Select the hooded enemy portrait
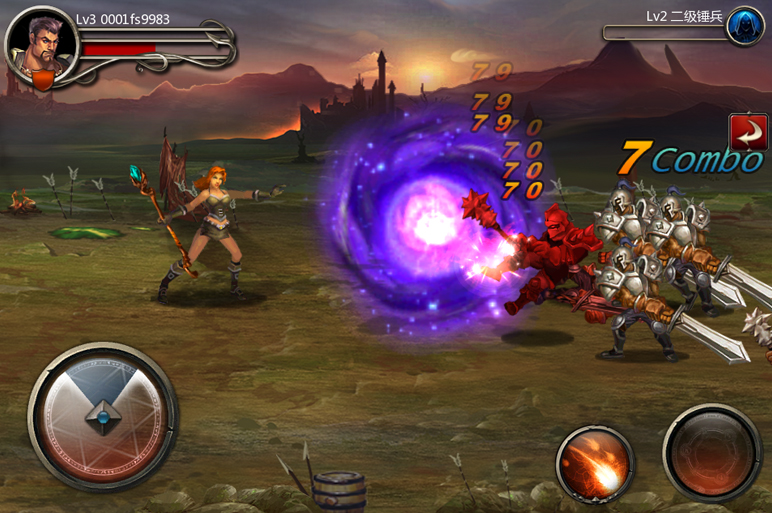 click(x=744, y=24)
